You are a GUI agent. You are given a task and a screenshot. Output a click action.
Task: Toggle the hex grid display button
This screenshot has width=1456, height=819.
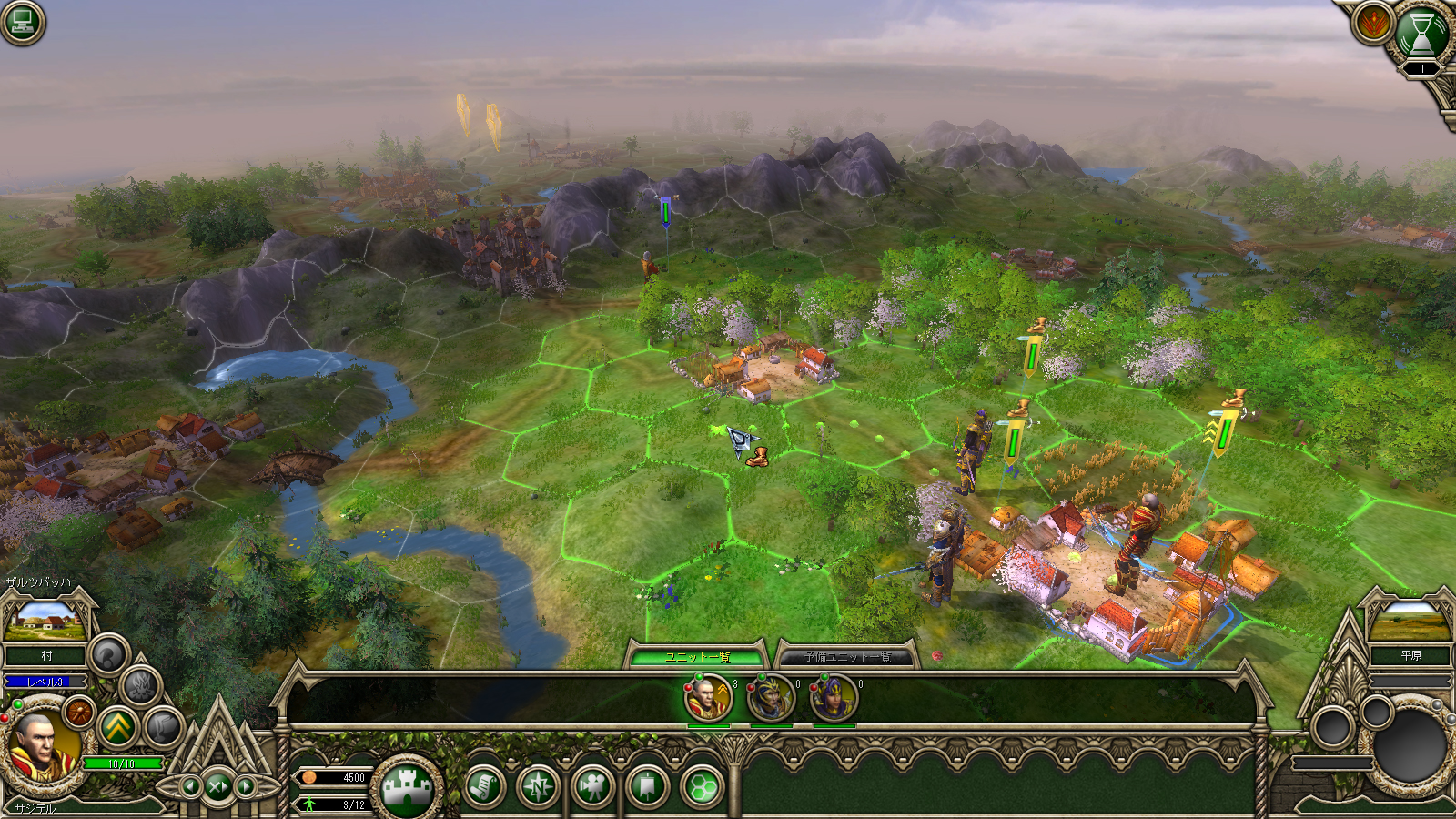702,786
